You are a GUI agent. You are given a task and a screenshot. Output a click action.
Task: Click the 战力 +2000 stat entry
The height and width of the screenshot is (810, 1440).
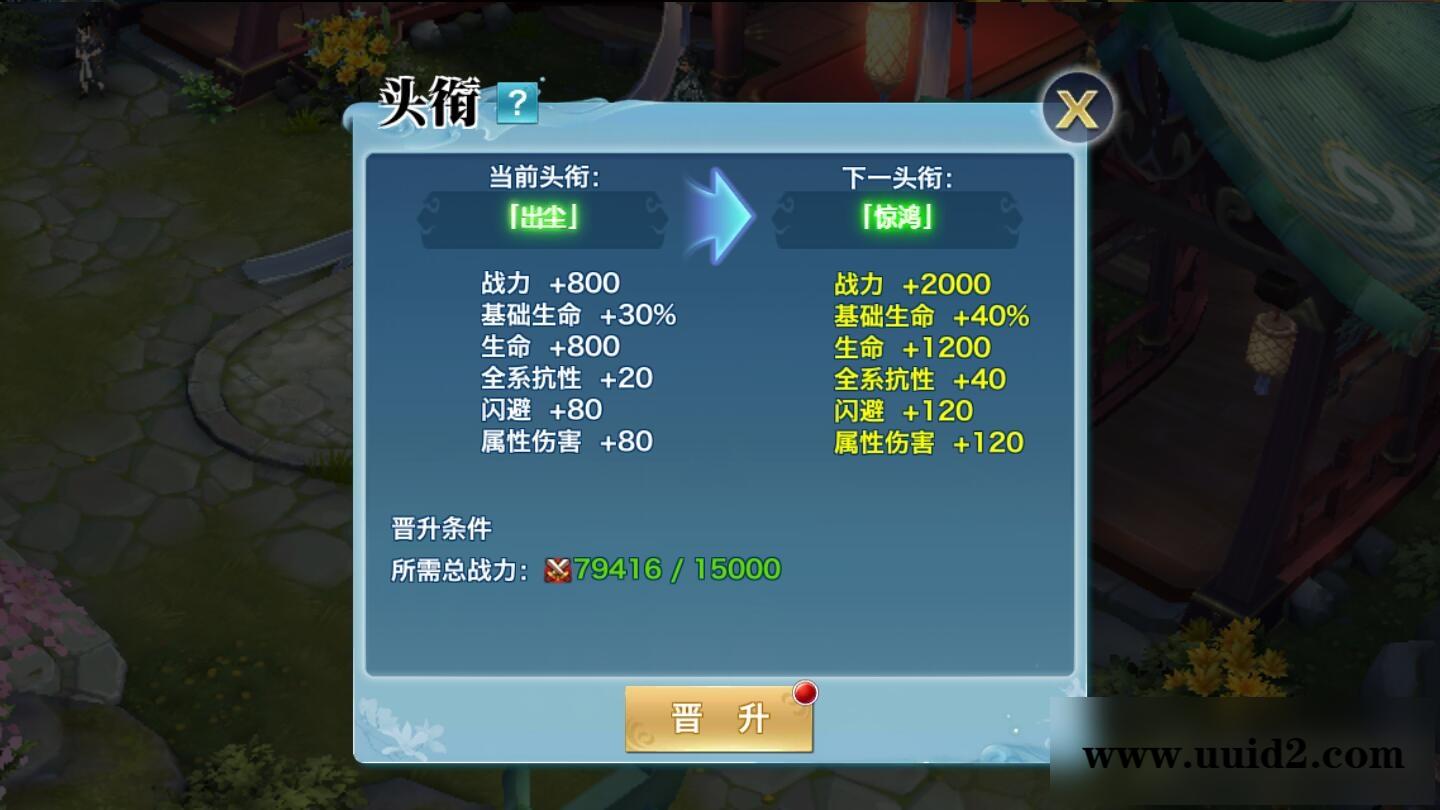tap(910, 283)
